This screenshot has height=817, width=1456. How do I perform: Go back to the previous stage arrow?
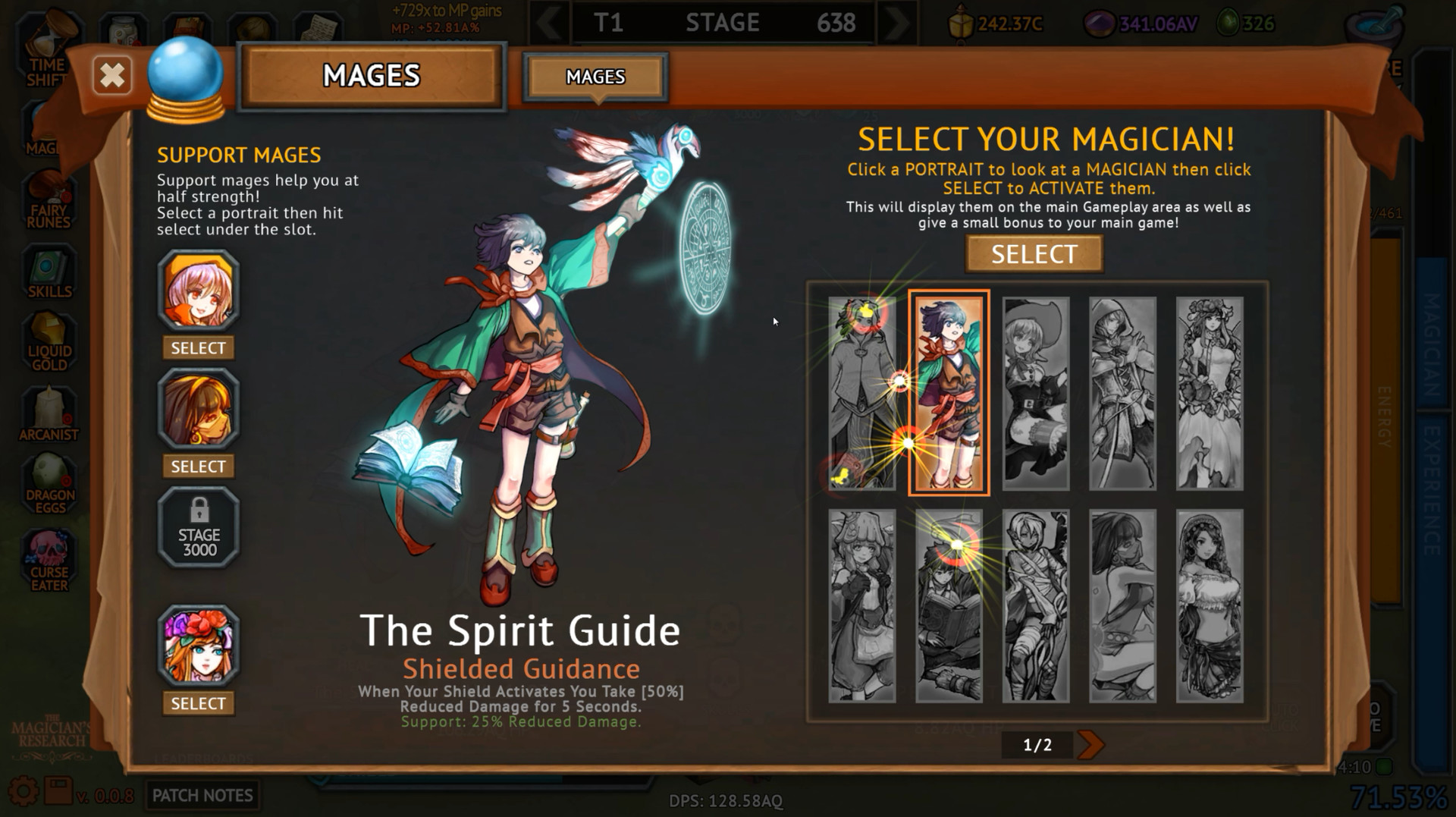(x=548, y=23)
